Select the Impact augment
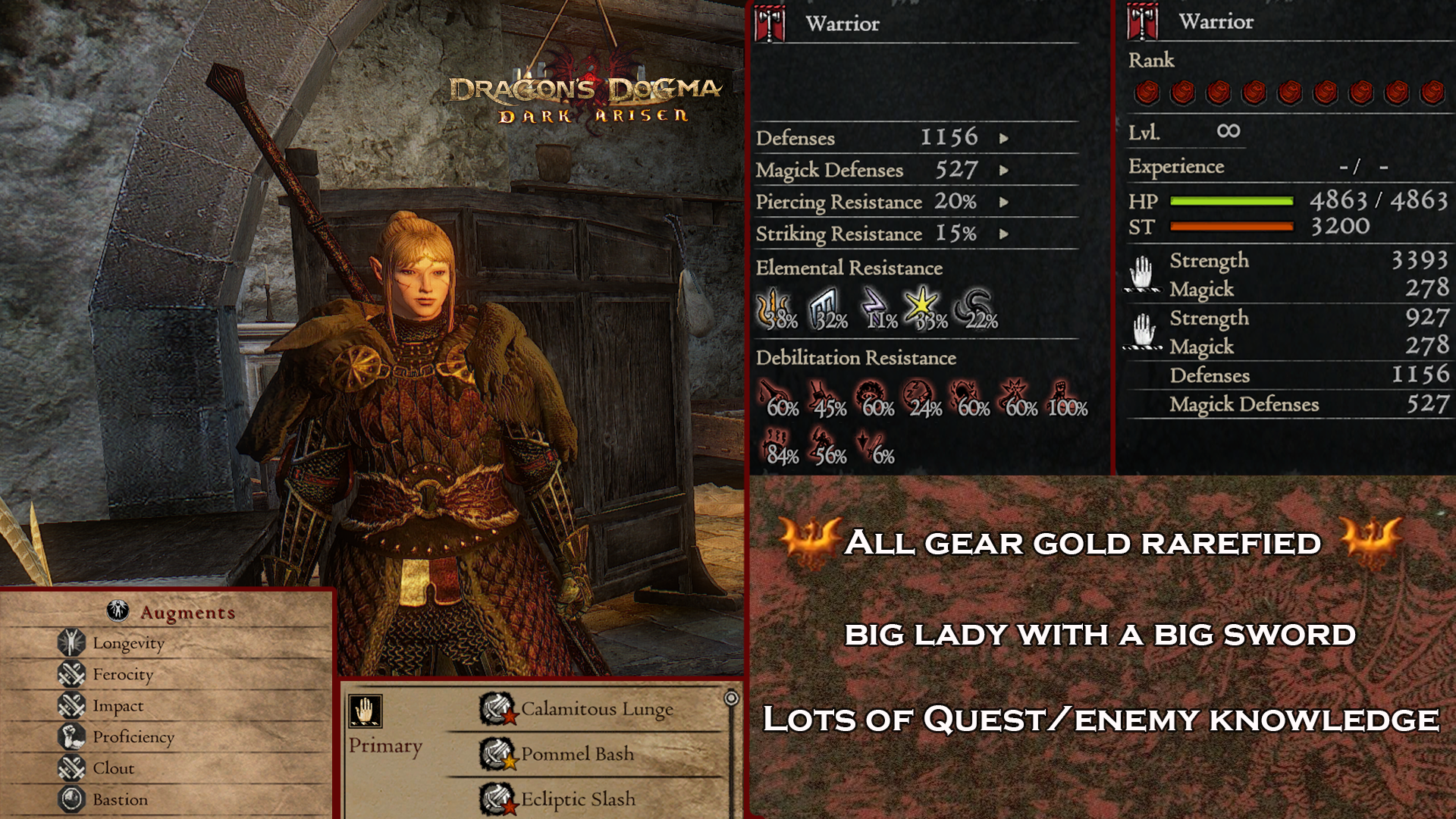 (x=118, y=705)
